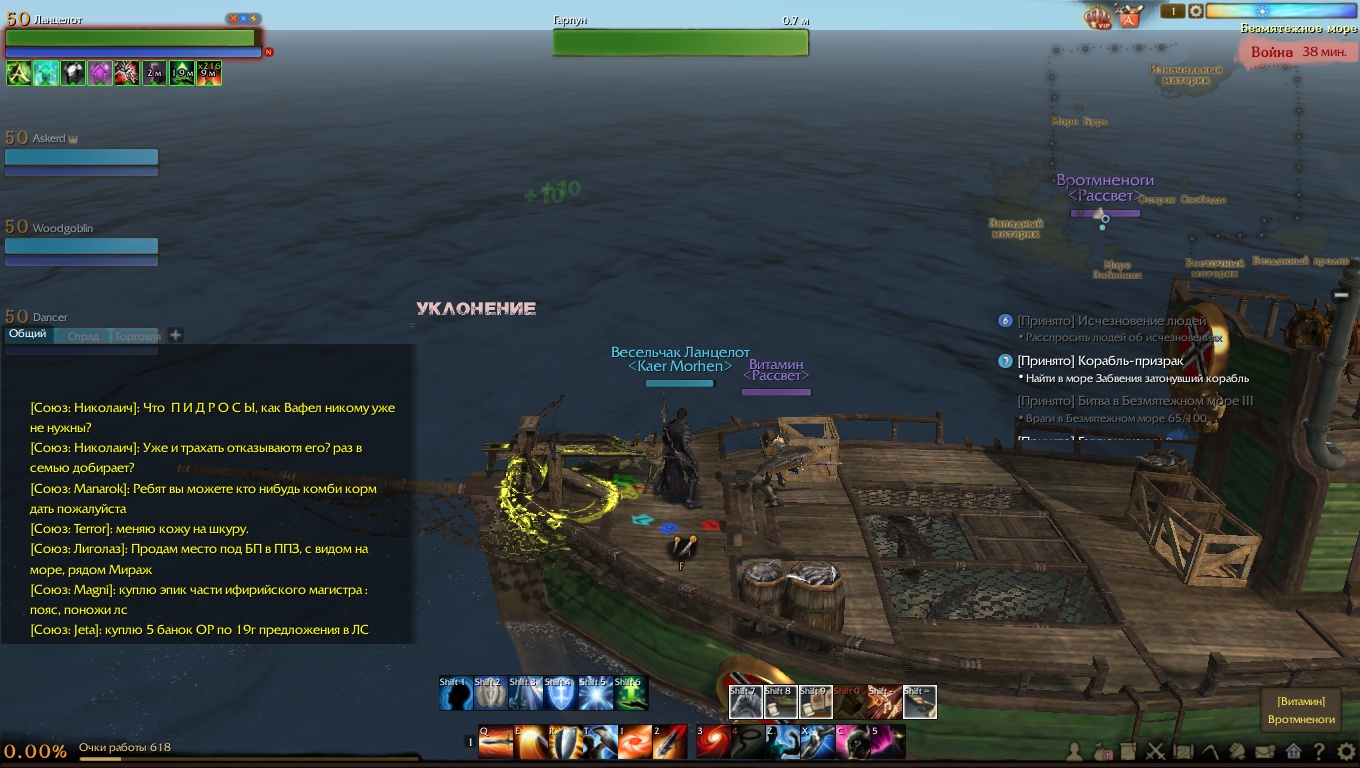The height and width of the screenshot is (768, 1360).
Task: Summon the horse mount on Shift 7
Action: point(745,702)
